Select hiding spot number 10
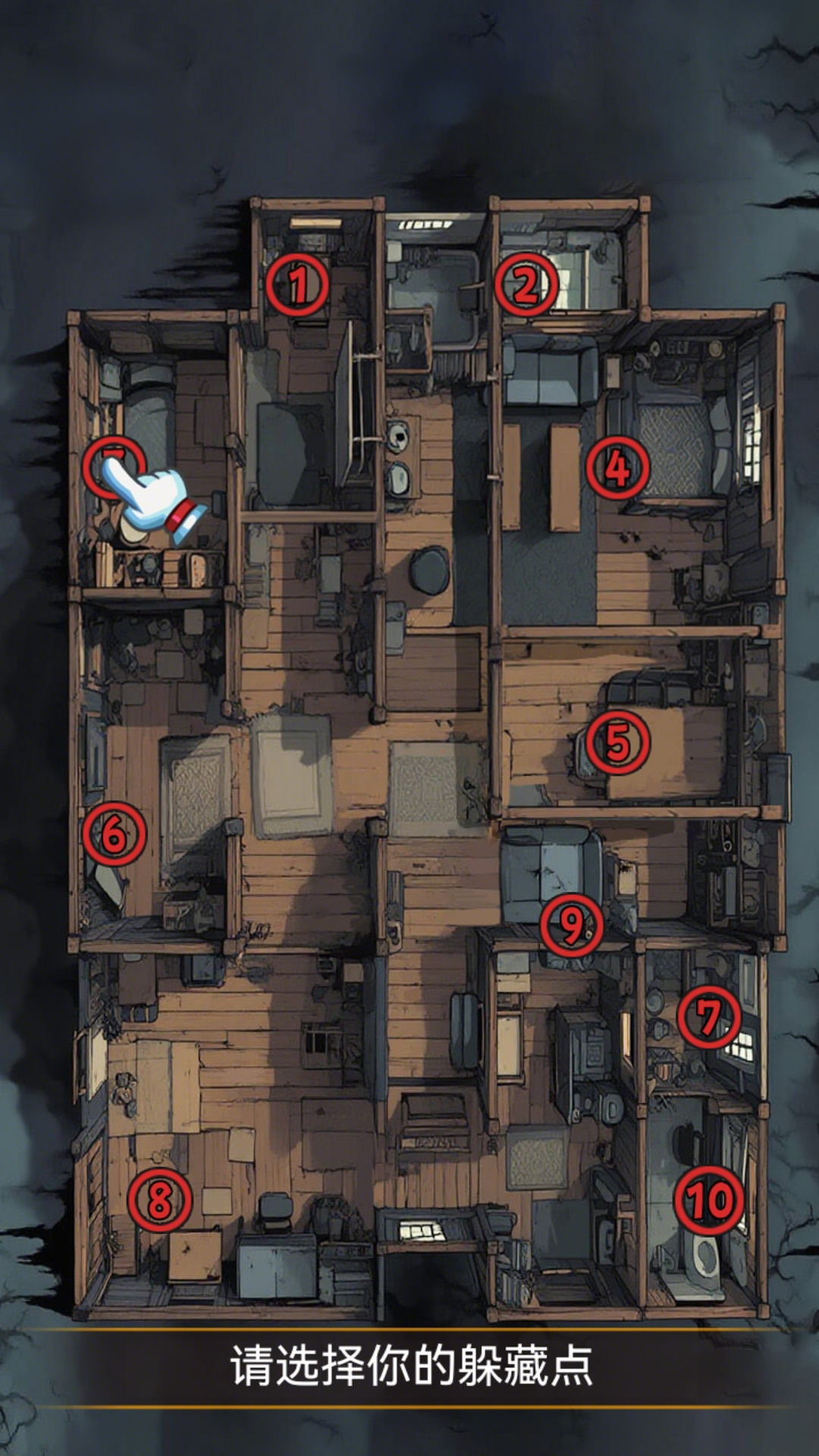This screenshot has width=819, height=1456. [710, 1199]
